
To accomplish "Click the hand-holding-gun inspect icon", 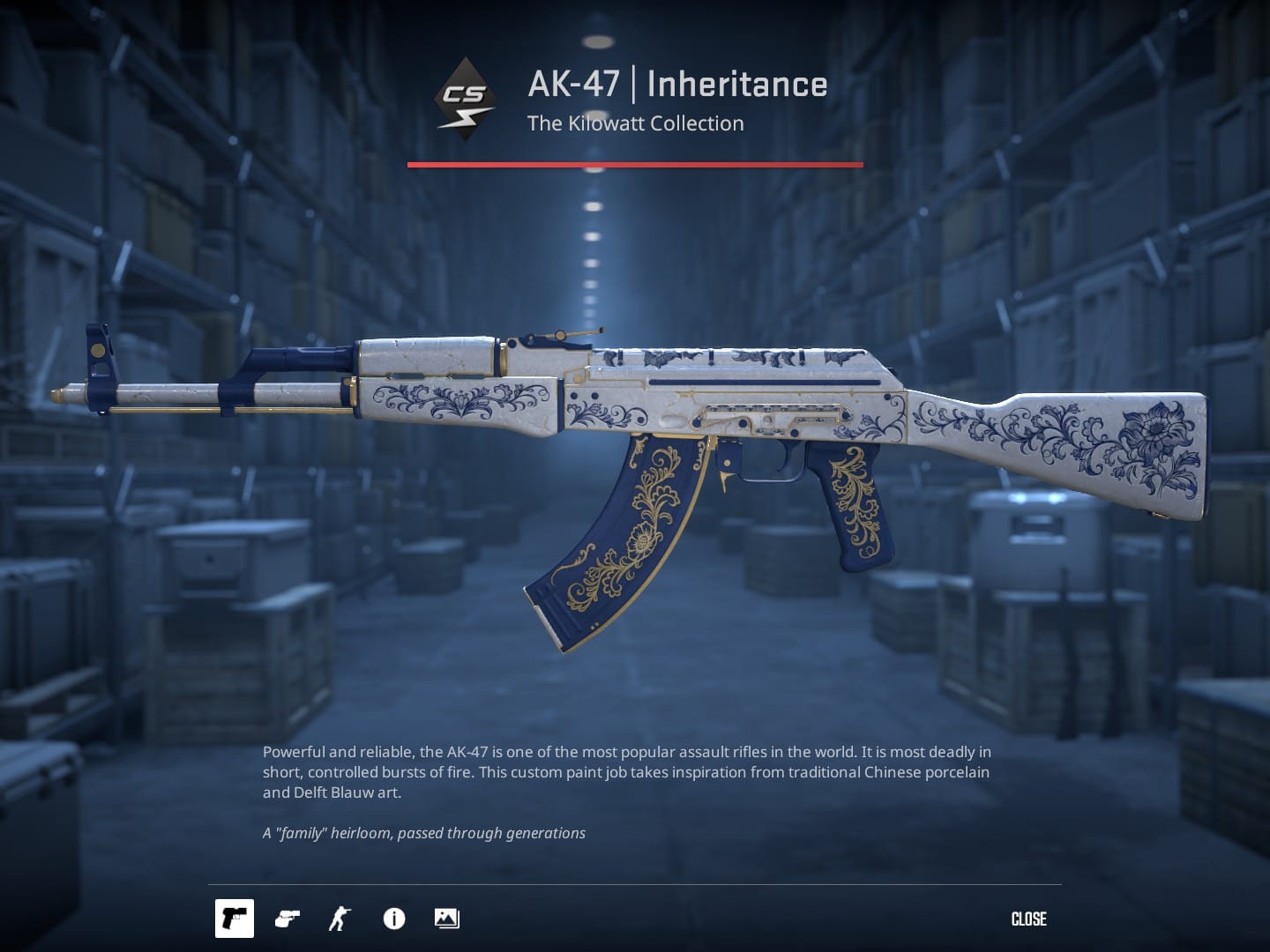I will coord(286,919).
